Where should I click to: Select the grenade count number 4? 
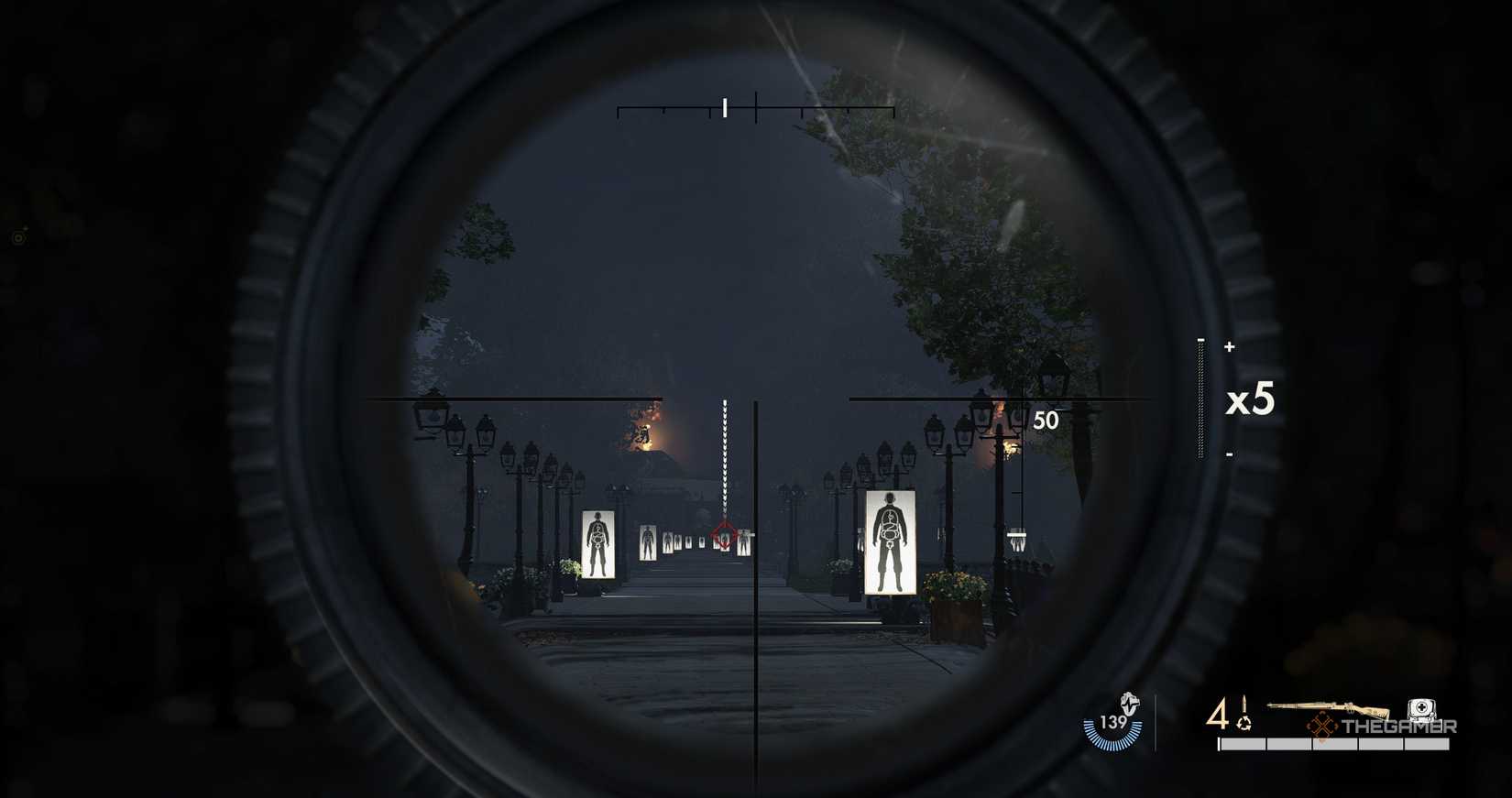click(1217, 712)
